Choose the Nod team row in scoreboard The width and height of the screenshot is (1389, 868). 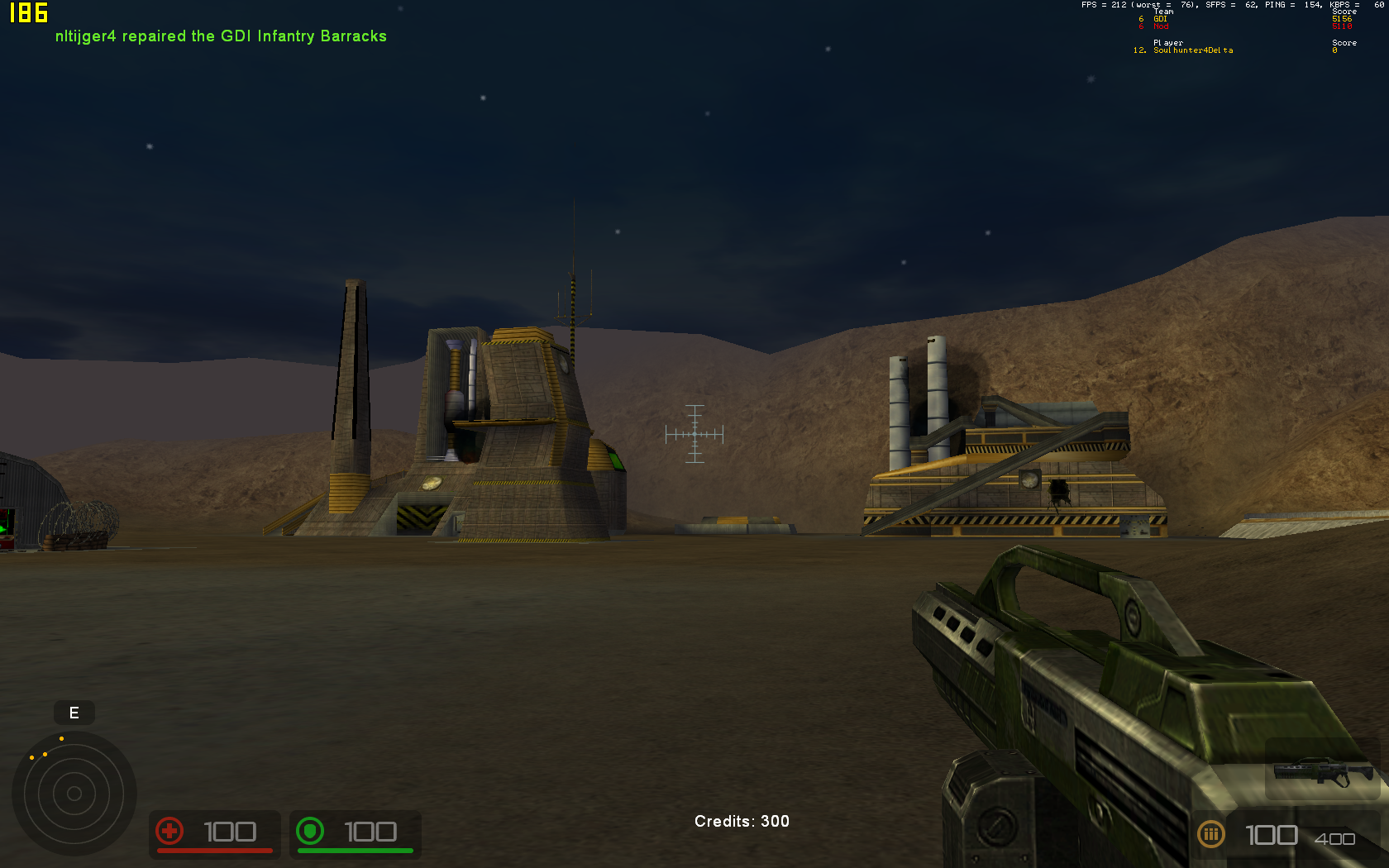click(x=1161, y=26)
